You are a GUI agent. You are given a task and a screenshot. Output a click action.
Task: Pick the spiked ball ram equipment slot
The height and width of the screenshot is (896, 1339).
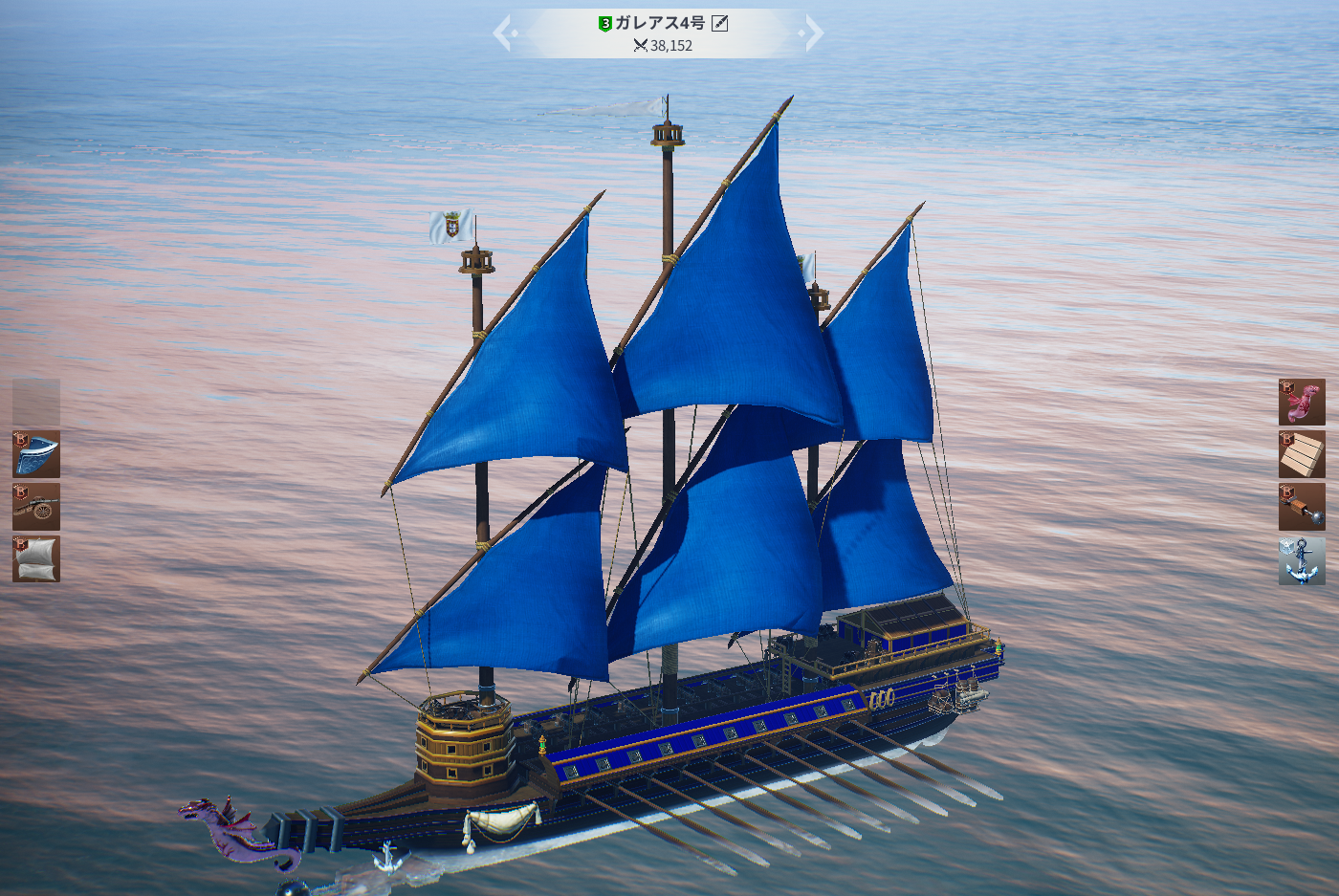pos(1302,507)
